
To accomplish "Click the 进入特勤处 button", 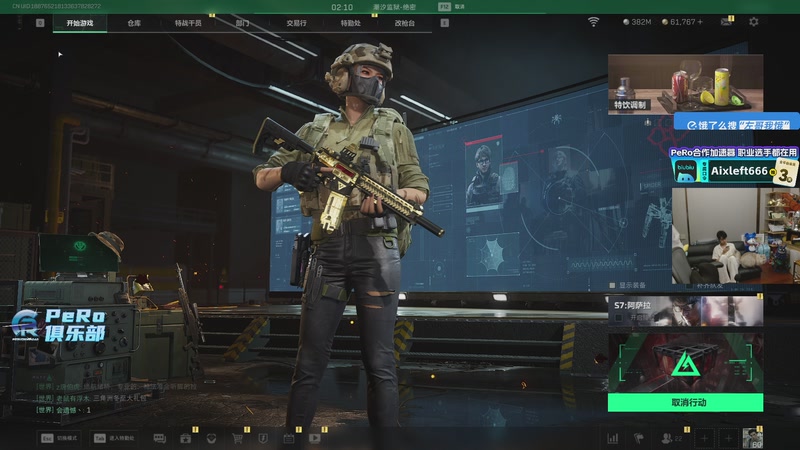I will tap(114, 437).
